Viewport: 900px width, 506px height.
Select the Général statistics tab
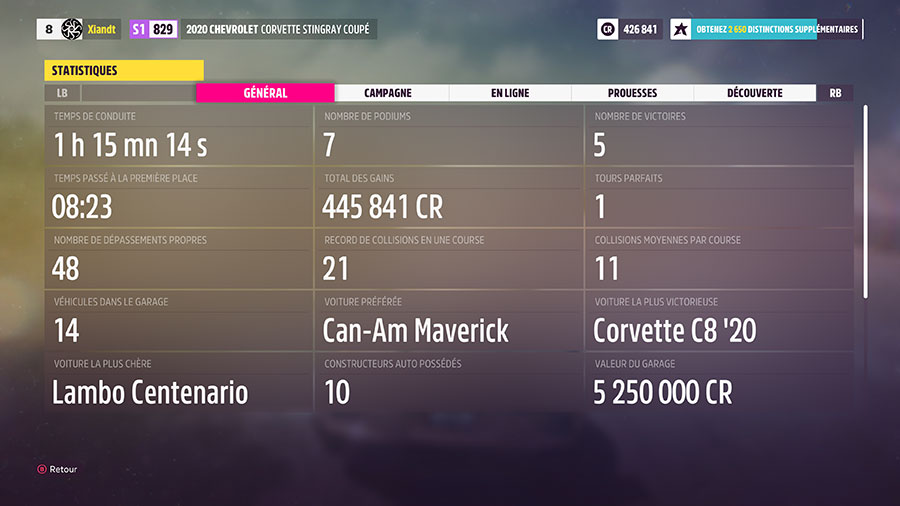coord(265,93)
